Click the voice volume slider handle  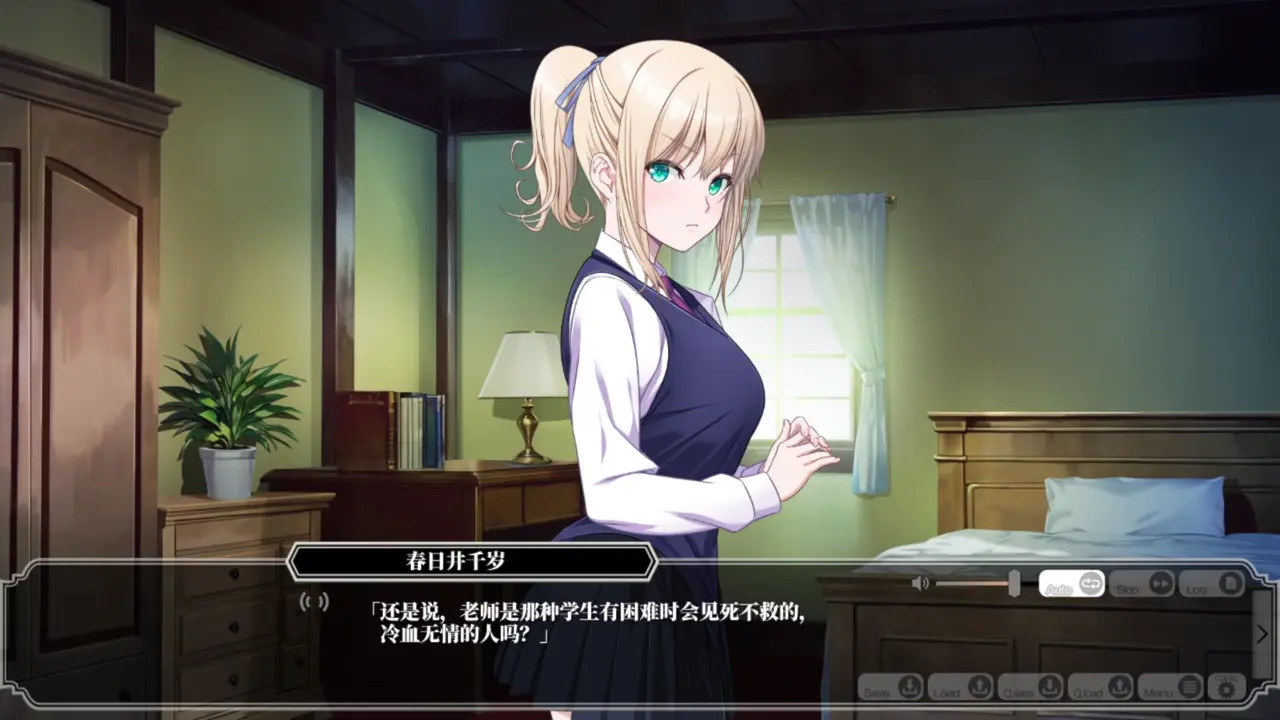pos(1014,583)
